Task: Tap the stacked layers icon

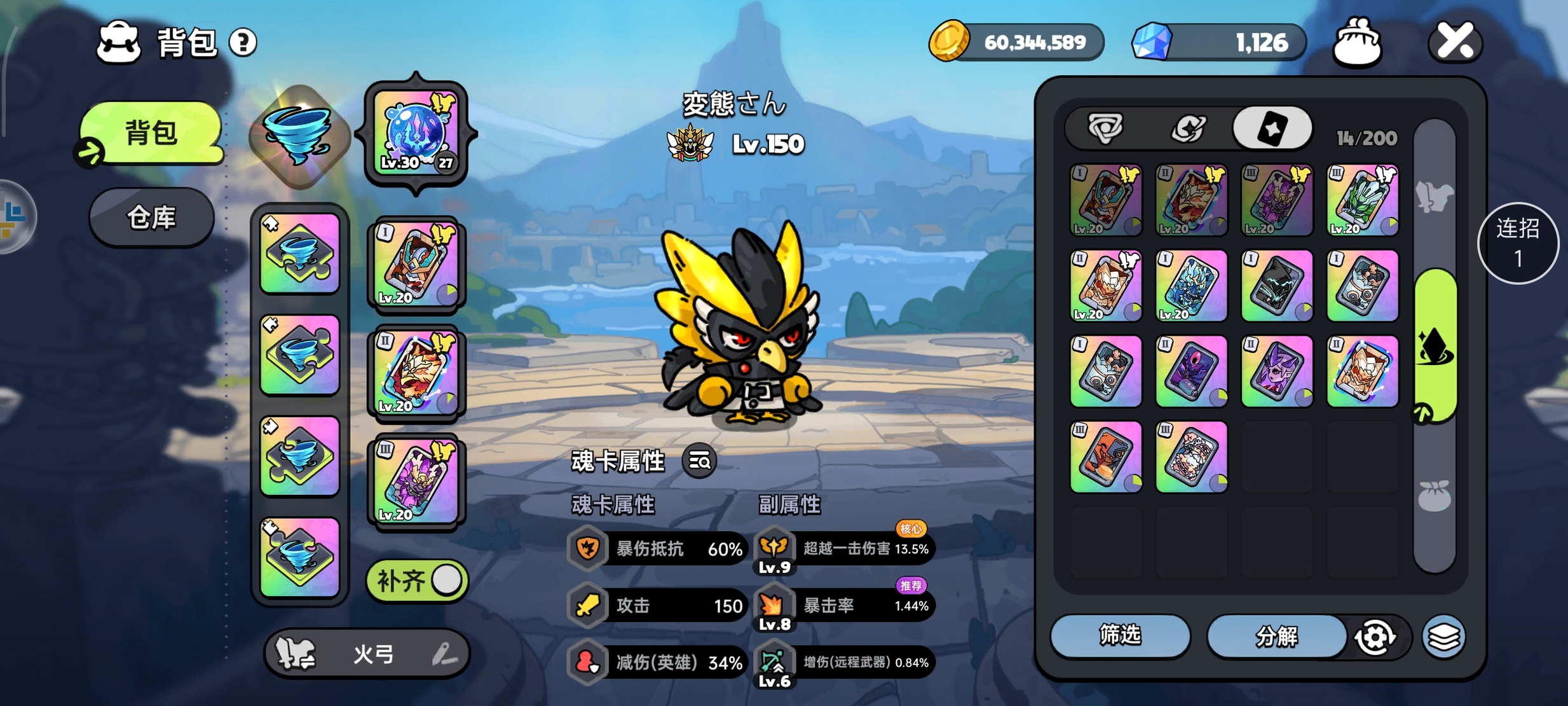Action: click(1443, 637)
